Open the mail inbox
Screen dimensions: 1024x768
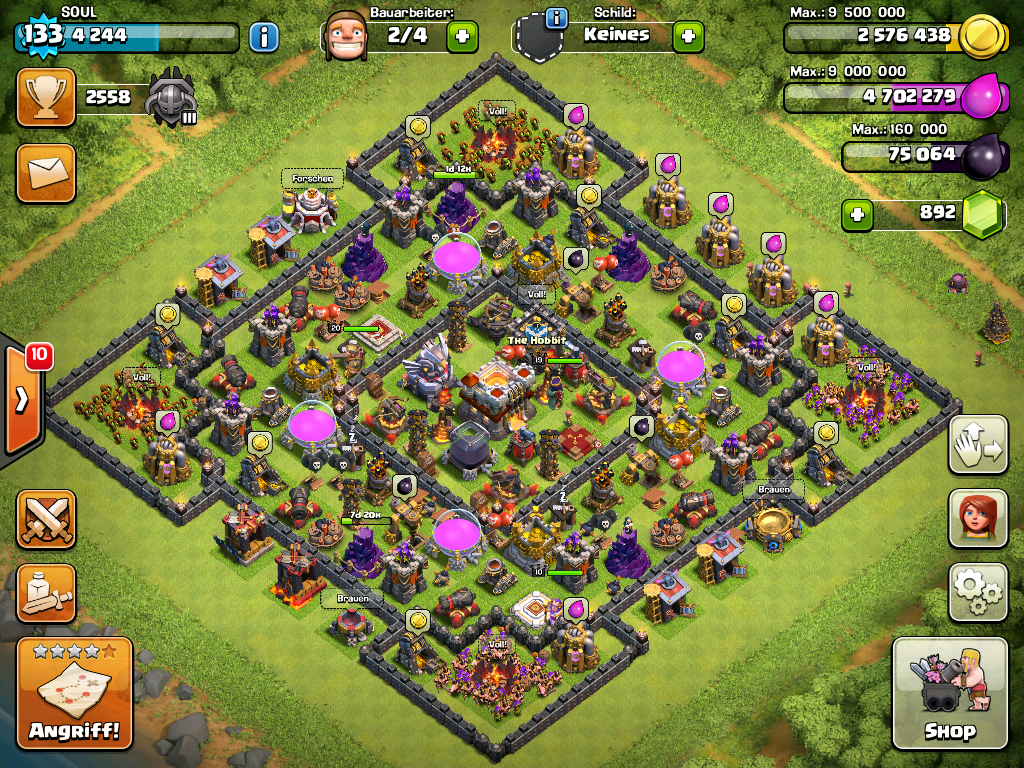tap(46, 172)
